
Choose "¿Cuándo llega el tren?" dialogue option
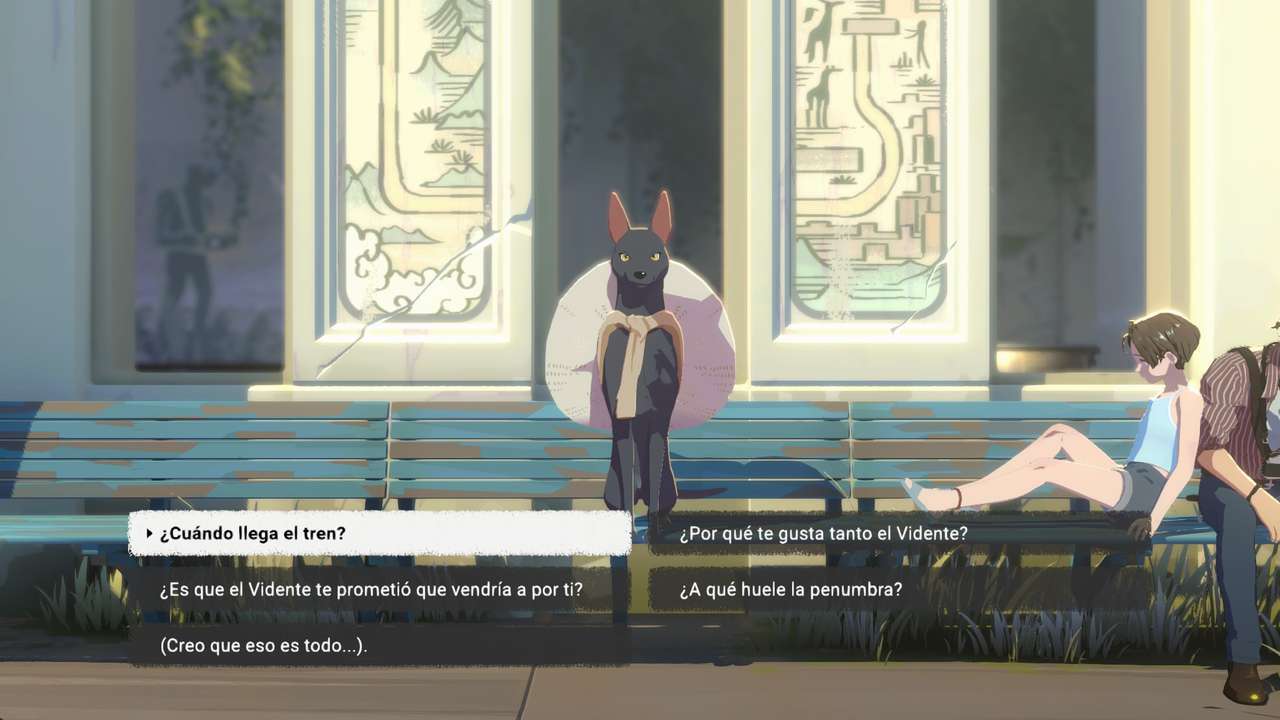[x=380, y=534]
